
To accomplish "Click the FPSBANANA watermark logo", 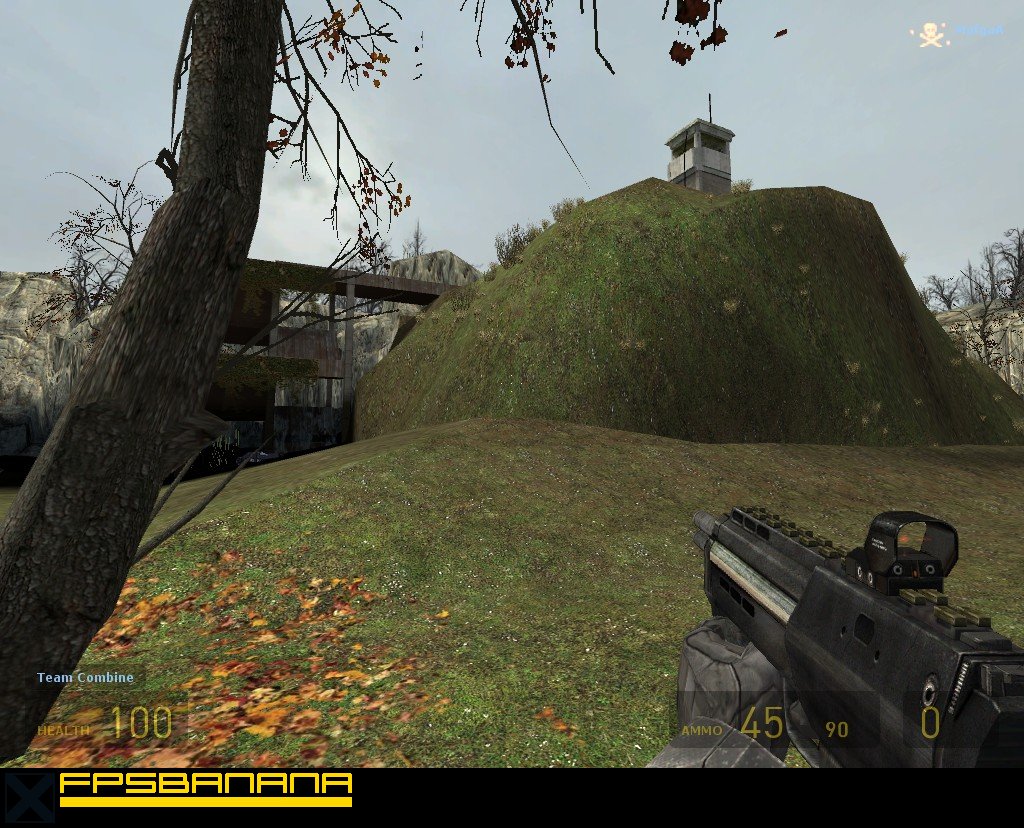I will click(x=206, y=787).
